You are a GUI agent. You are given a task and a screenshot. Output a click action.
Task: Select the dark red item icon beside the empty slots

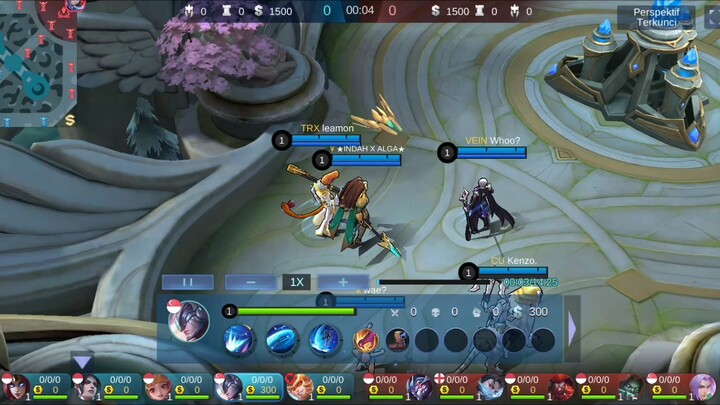coord(398,340)
